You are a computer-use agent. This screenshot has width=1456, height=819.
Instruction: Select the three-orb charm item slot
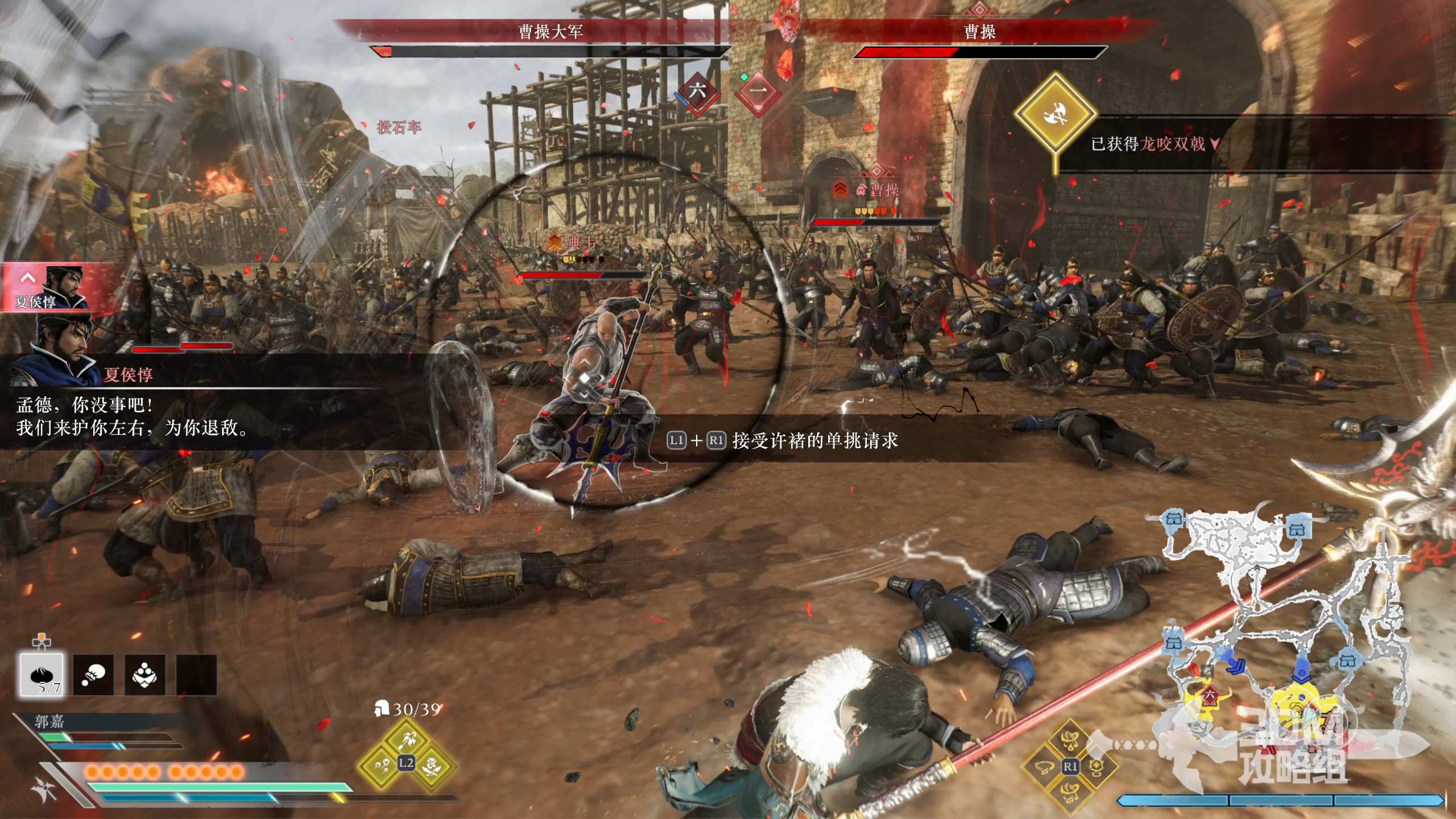click(145, 675)
